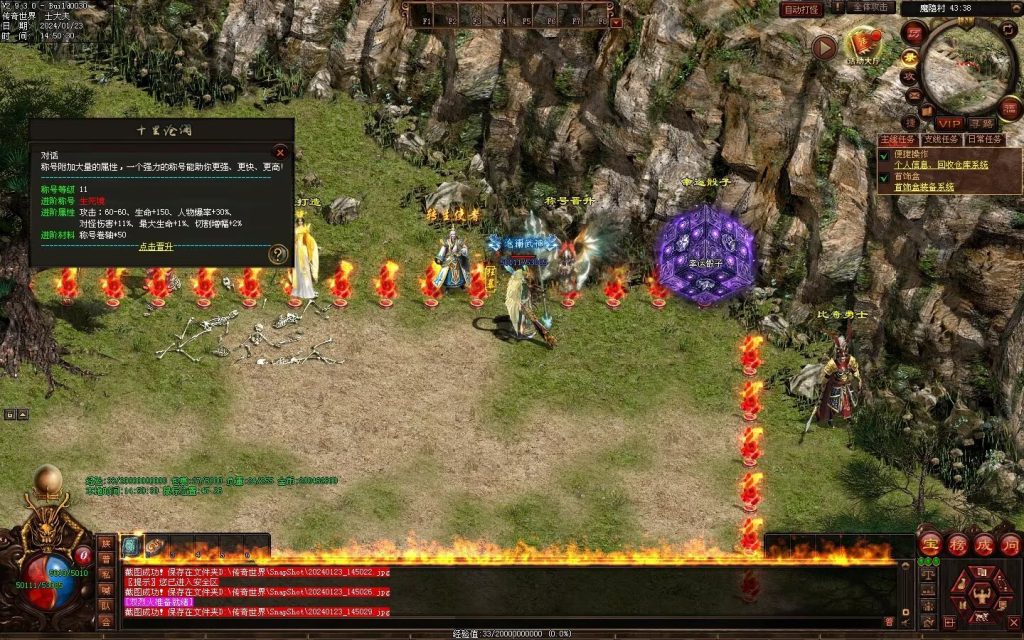Screen dimensions: 1024x640
Task: Open the 活动大厅 event hall icon
Action: pyautogui.click(x=862, y=44)
